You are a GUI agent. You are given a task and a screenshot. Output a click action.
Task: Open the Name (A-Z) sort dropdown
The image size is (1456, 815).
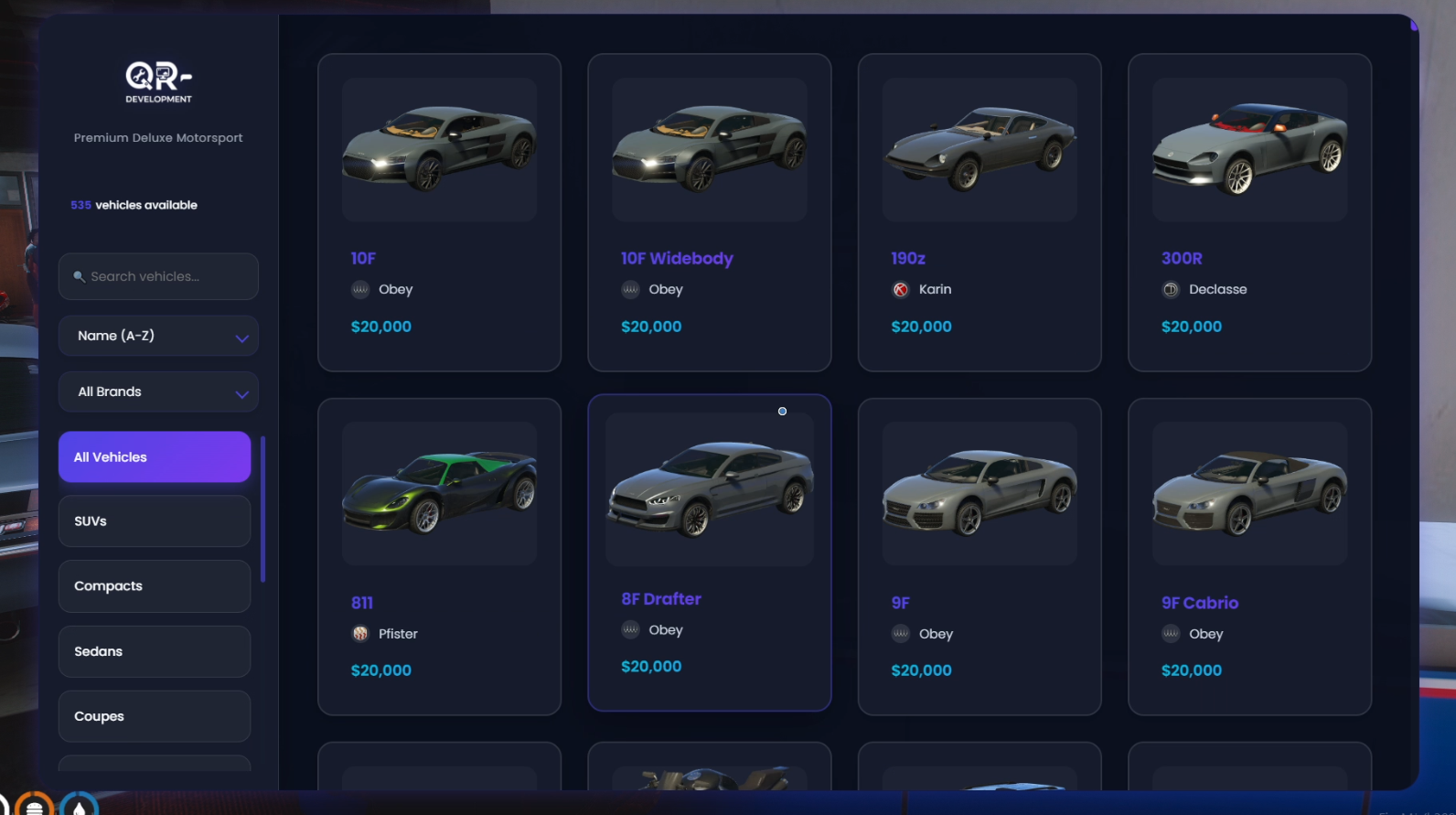157,336
